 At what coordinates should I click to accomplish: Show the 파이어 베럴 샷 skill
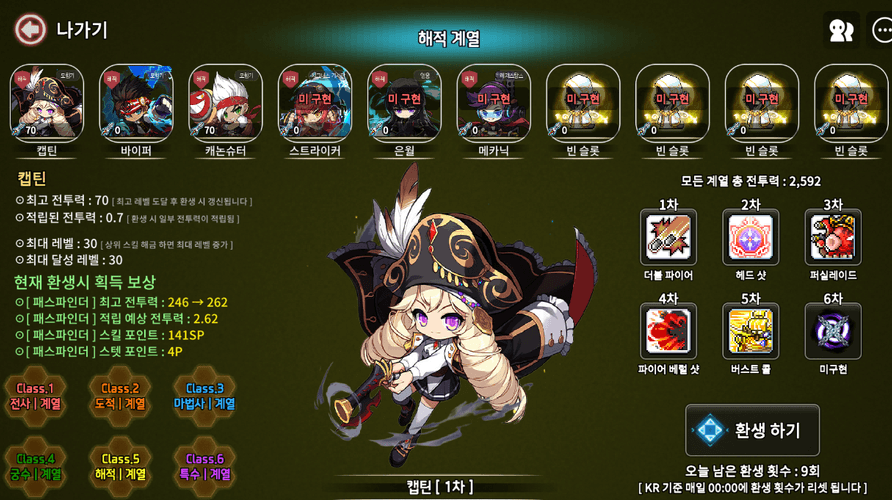click(x=669, y=333)
